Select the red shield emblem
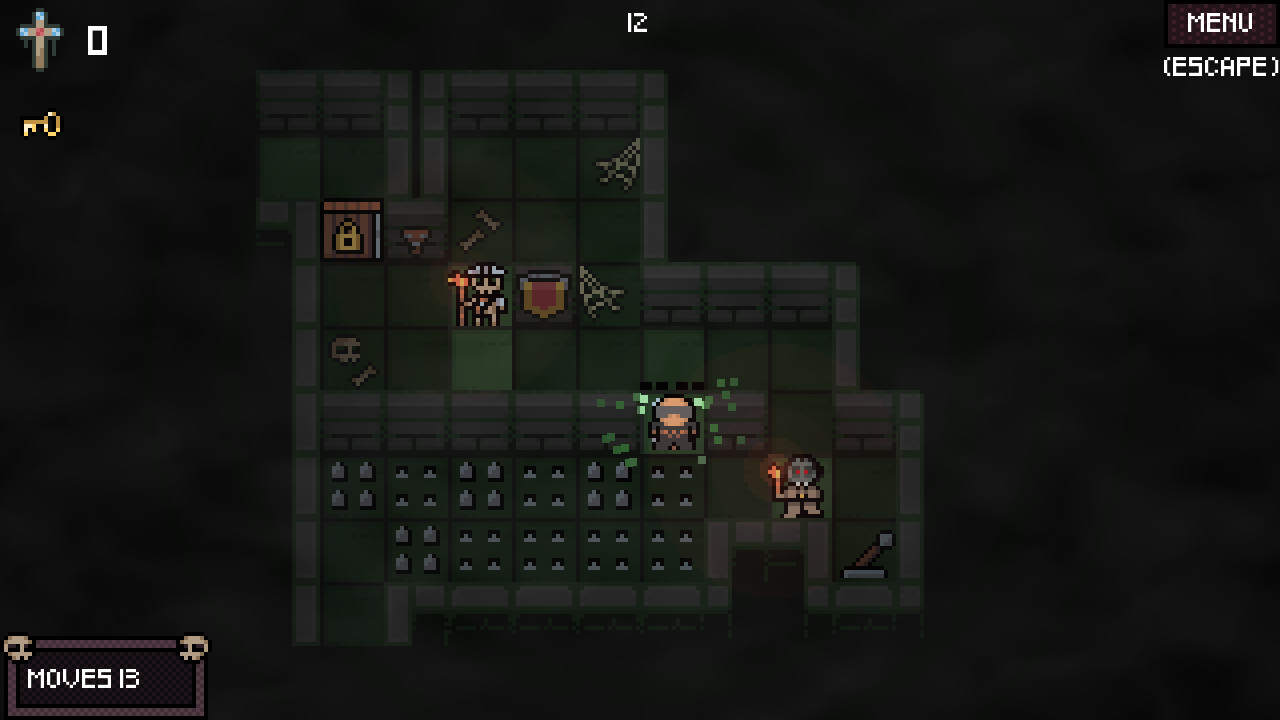The width and height of the screenshot is (1280, 720). pyautogui.click(x=545, y=296)
